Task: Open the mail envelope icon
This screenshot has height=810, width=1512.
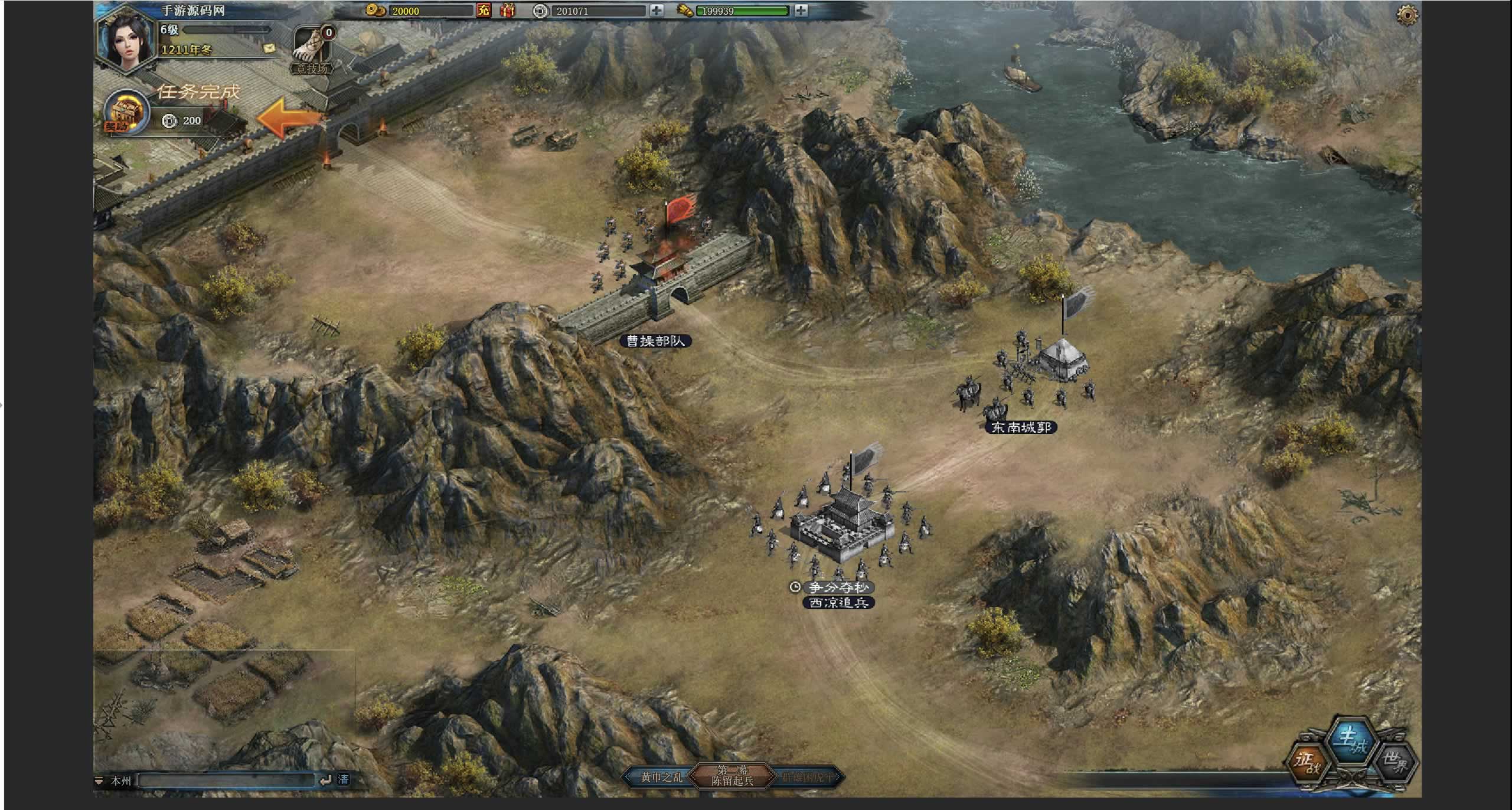Action: pyautogui.click(x=270, y=48)
